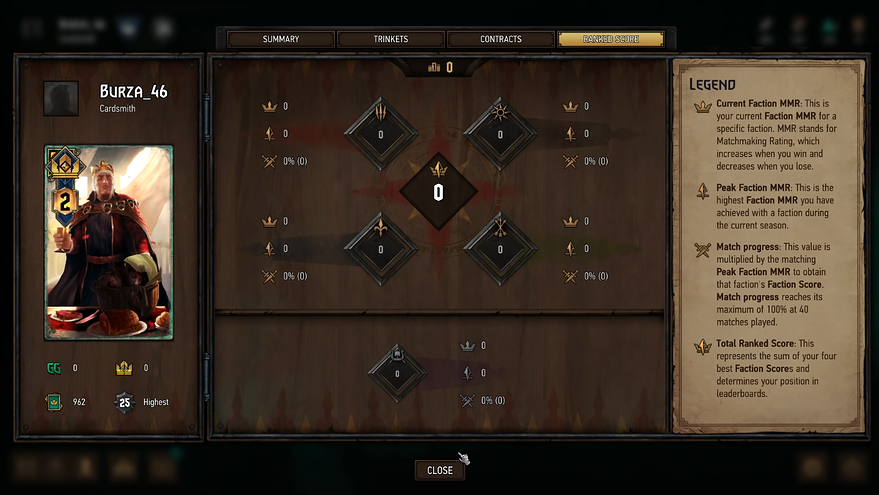Select the player avatar thumbnail
The image size is (879, 495).
click(62, 98)
